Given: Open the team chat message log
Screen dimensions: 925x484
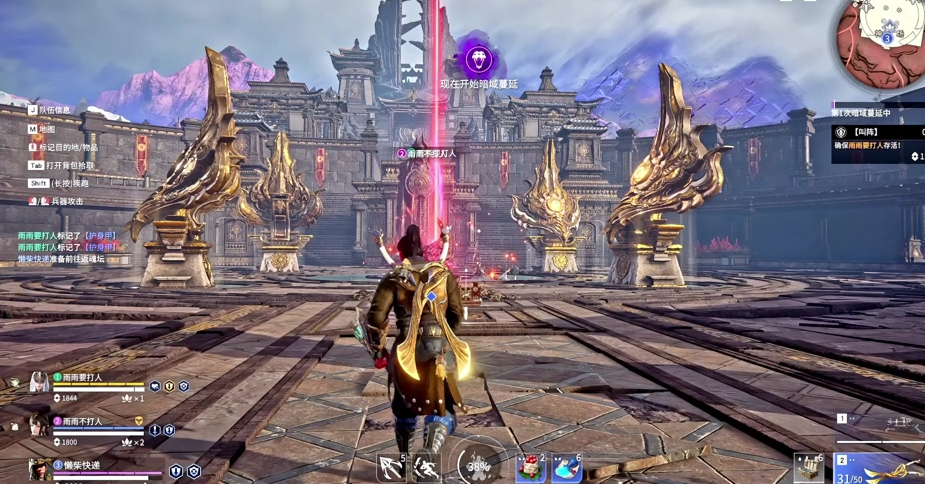Looking at the screenshot, I should click(68, 247).
